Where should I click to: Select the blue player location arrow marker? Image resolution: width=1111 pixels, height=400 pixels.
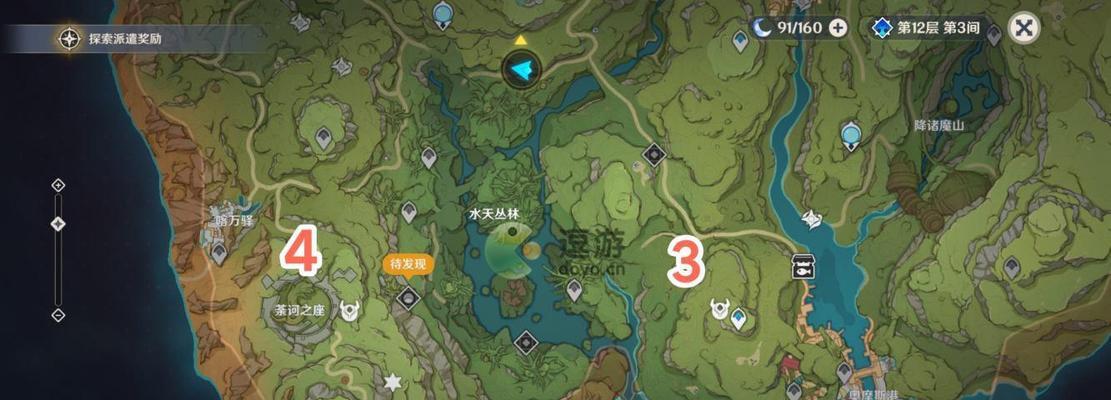coord(520,68)
